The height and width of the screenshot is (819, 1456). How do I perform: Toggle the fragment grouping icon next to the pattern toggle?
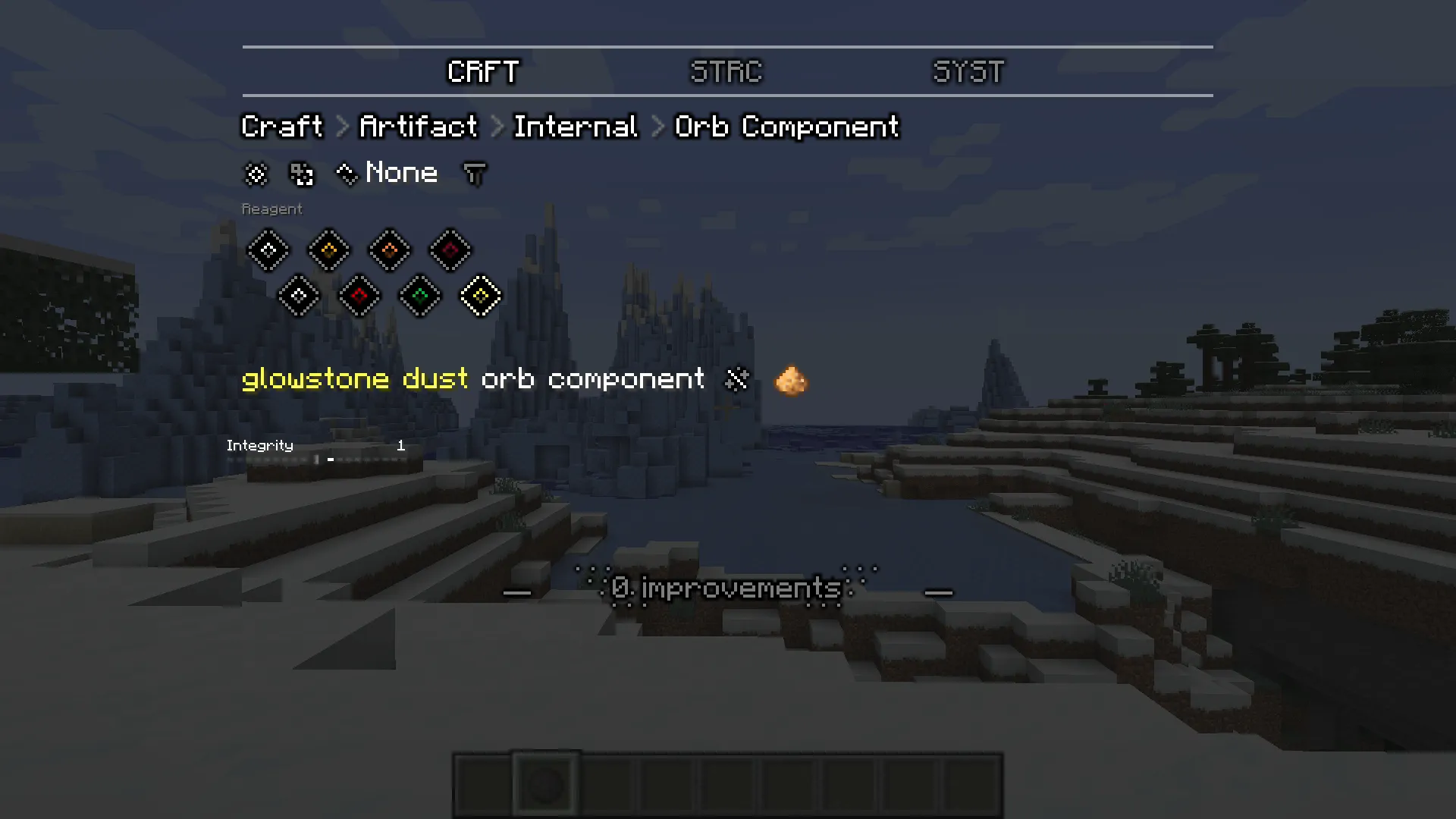coord(300,174)
